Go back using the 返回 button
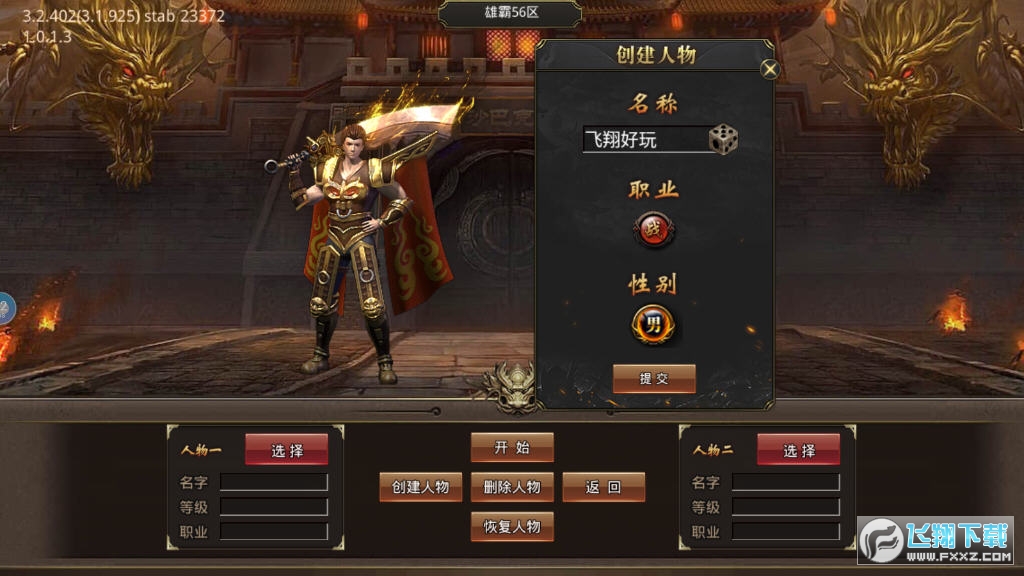1024x576 pixels. coord(603,487)
